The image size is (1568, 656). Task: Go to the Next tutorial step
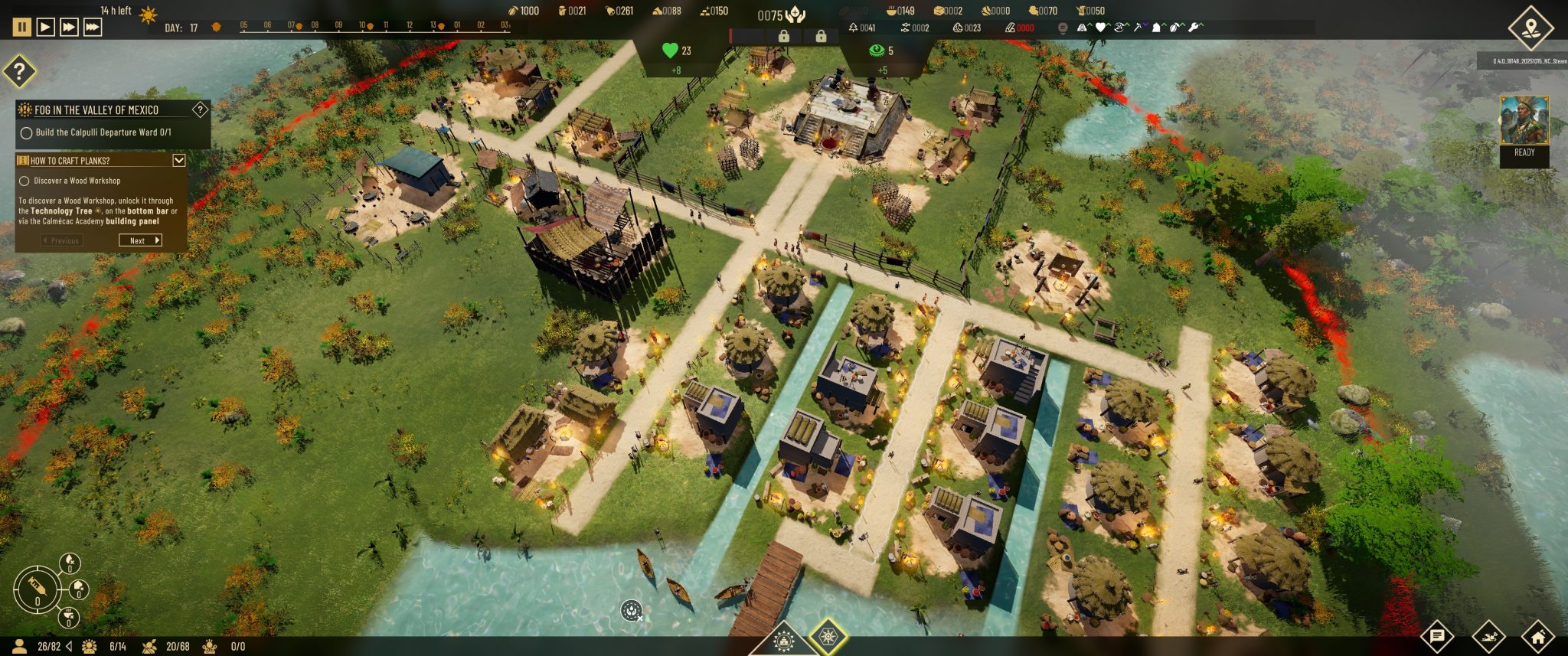click(140, 240)
